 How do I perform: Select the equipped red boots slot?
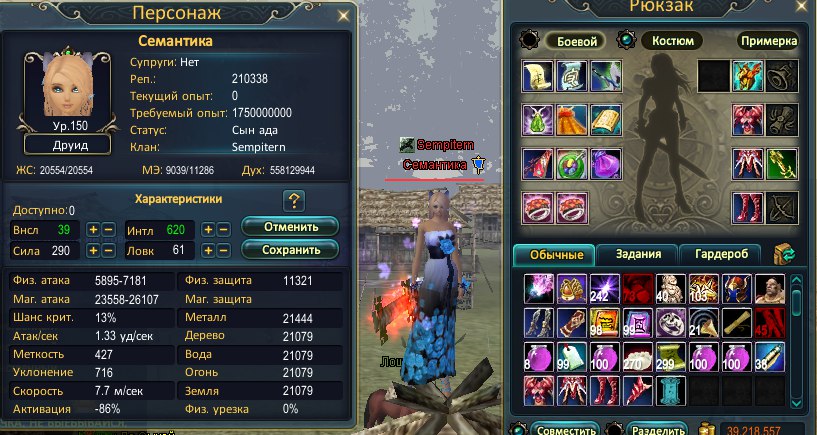[746, 206]
